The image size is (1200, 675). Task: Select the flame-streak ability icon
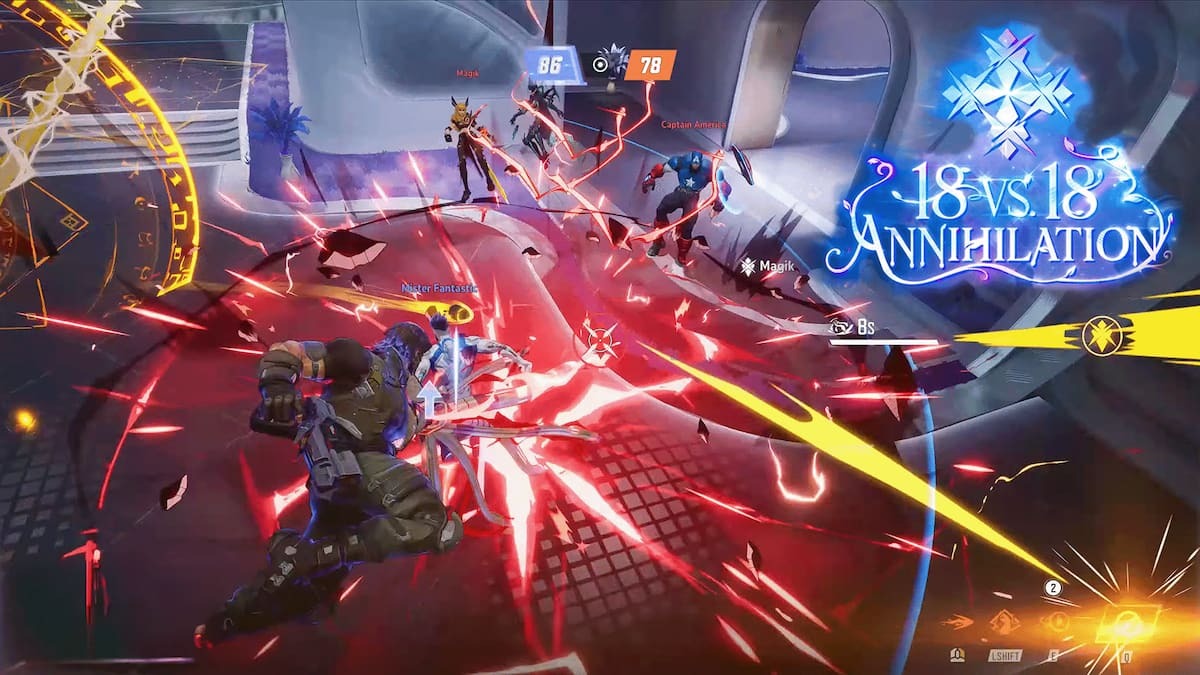click(955, 624)
